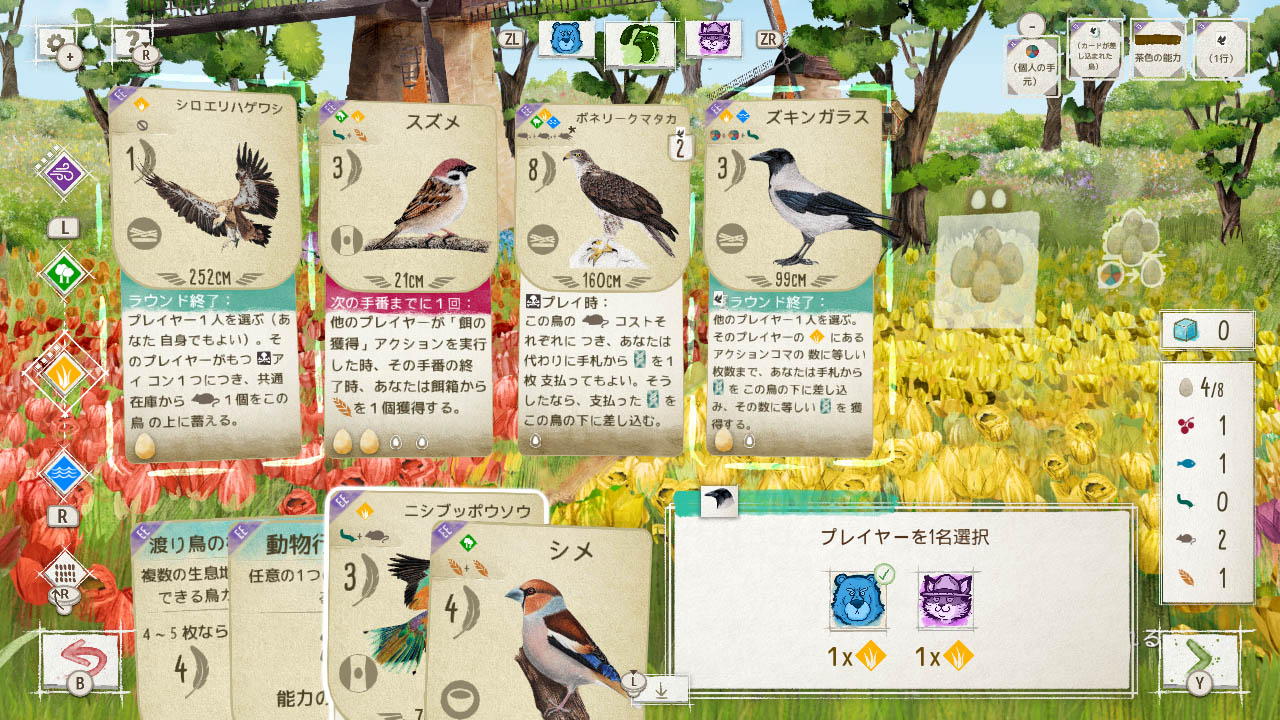Click the dice birdfeeder icon above undo arrow
This screenshot has width=1280, height=720.
tap(62, 572)
